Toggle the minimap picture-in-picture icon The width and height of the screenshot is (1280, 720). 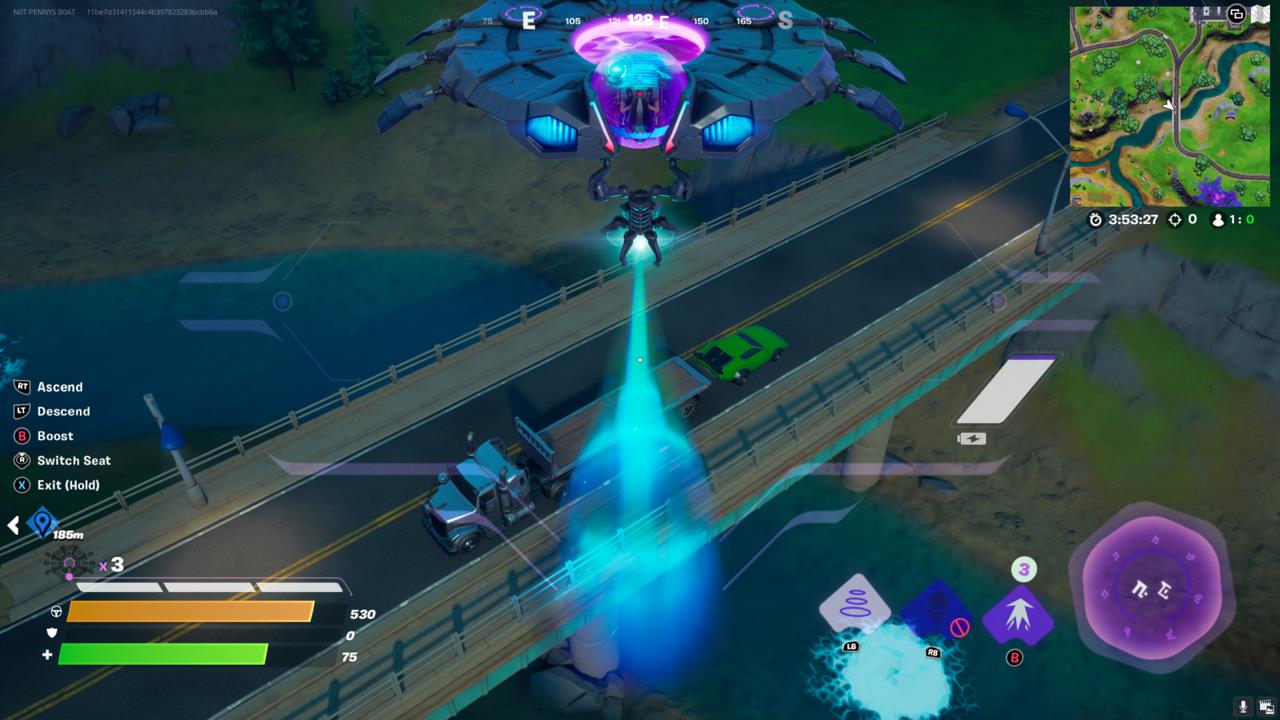click(1236, 13)
